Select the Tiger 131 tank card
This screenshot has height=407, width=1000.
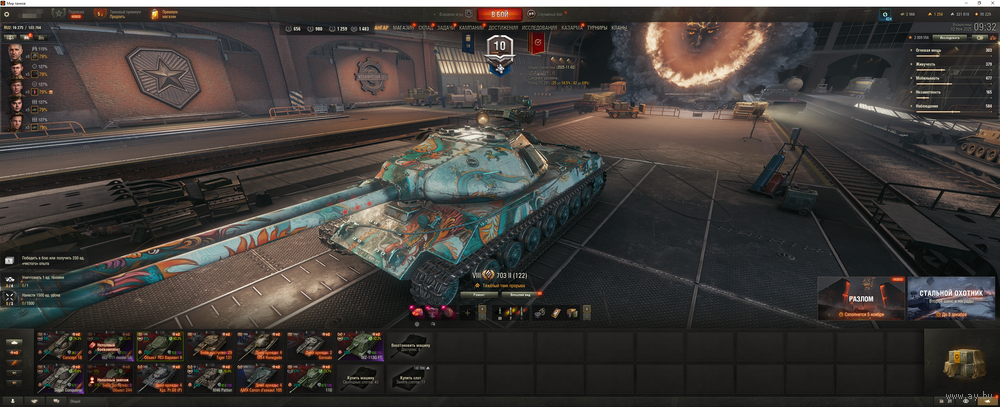tap(210, 345)
